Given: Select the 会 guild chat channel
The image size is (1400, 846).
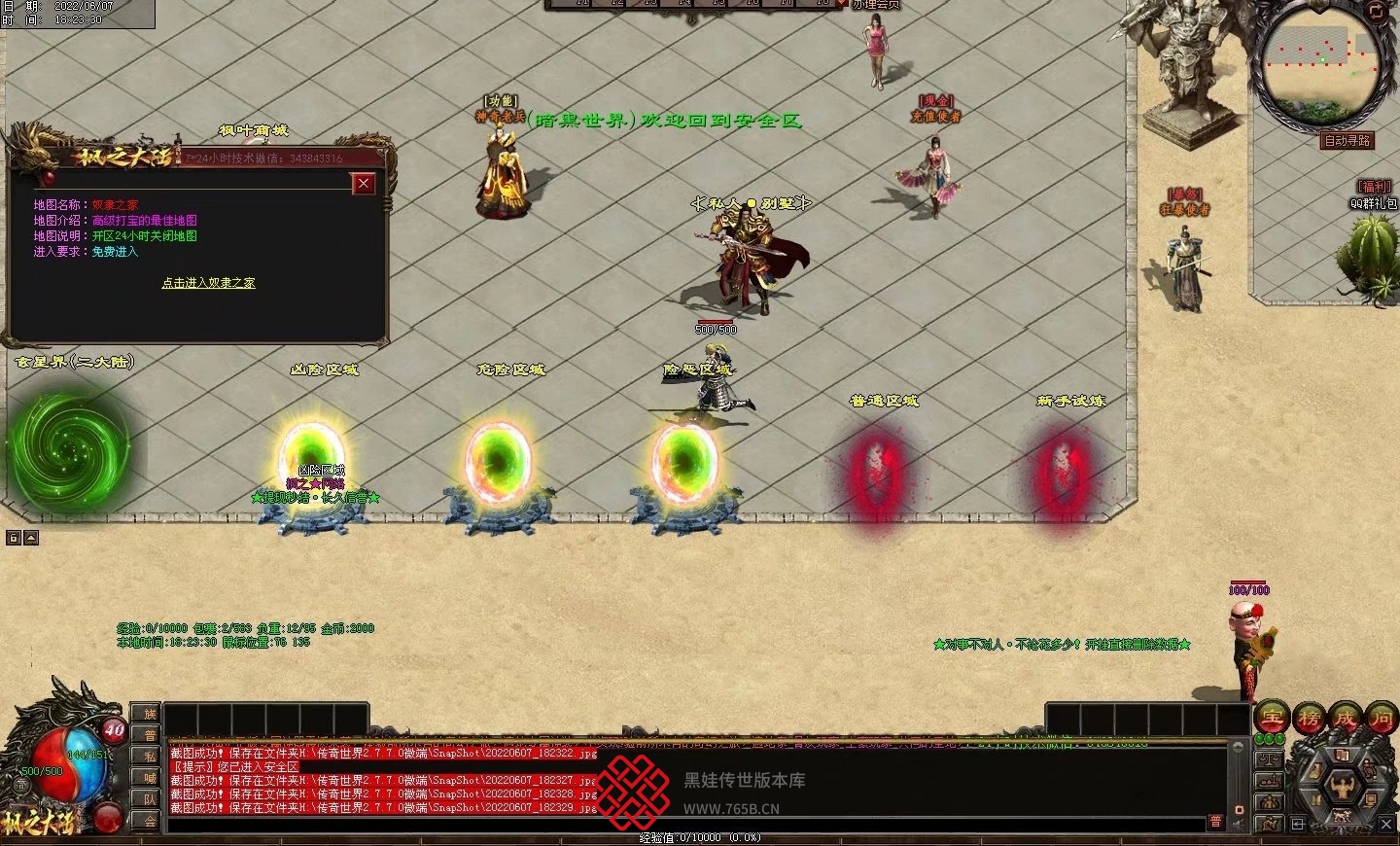Looking at the screenshot, I should (x=150, y=821).
